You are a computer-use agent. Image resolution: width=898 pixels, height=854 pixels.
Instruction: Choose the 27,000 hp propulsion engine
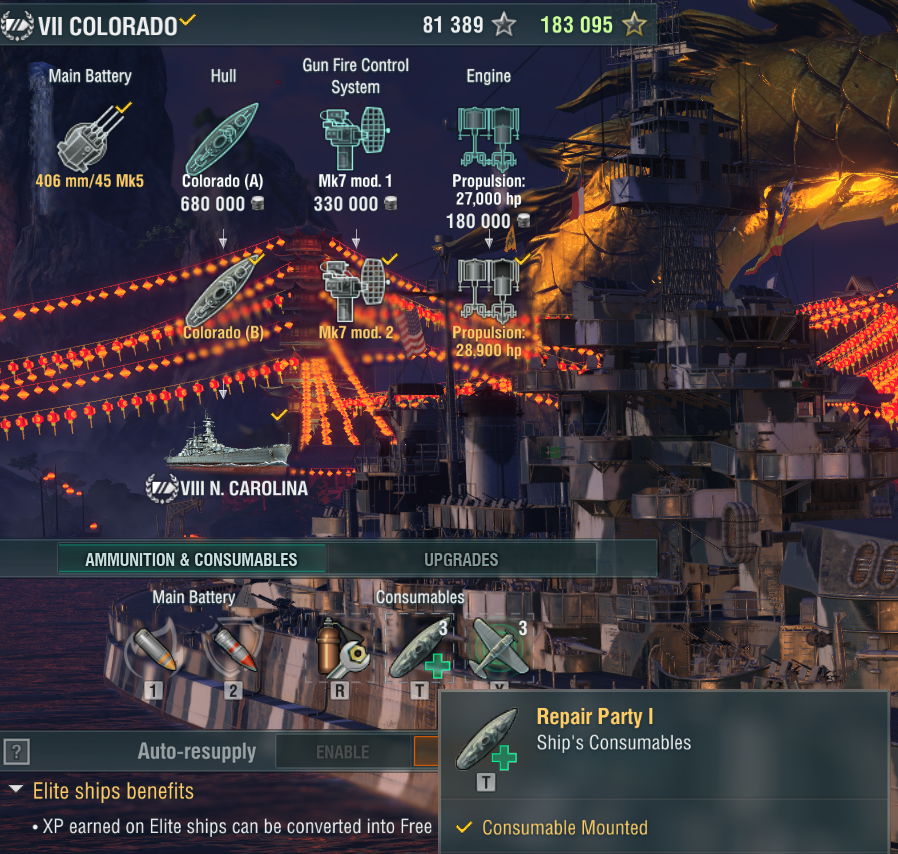[x=488, y=138]
